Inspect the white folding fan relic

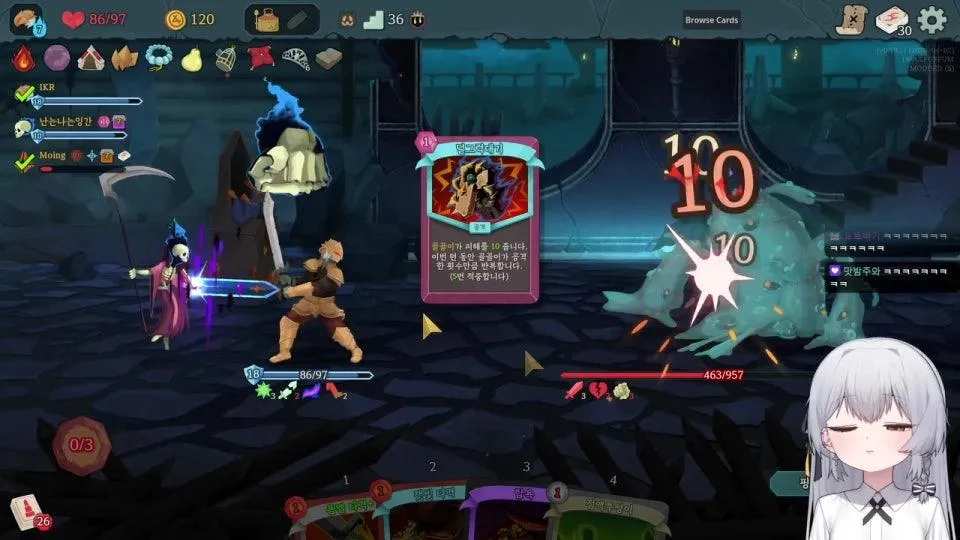[296, 58]
